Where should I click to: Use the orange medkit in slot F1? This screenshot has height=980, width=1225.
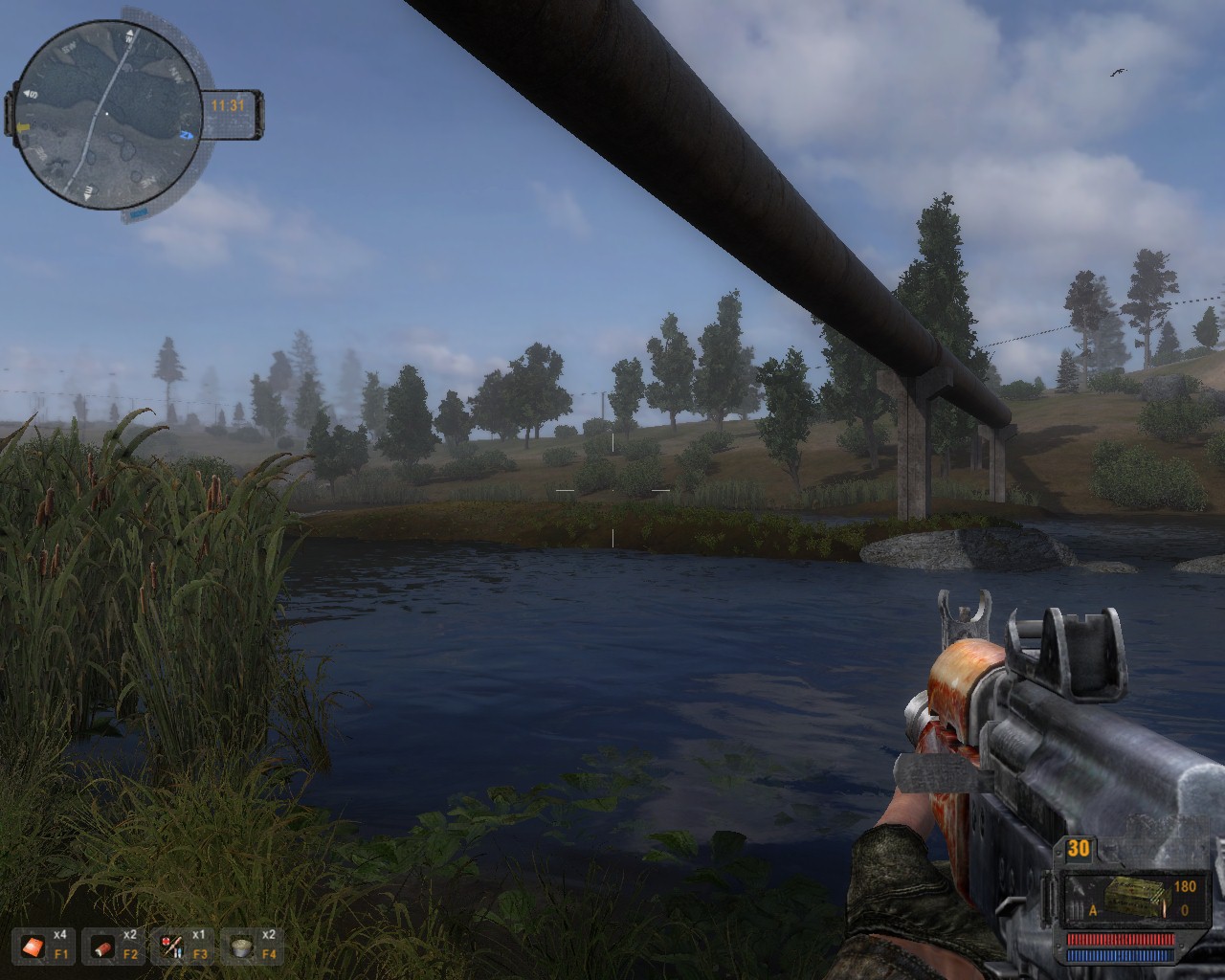(x=34, y=947)
